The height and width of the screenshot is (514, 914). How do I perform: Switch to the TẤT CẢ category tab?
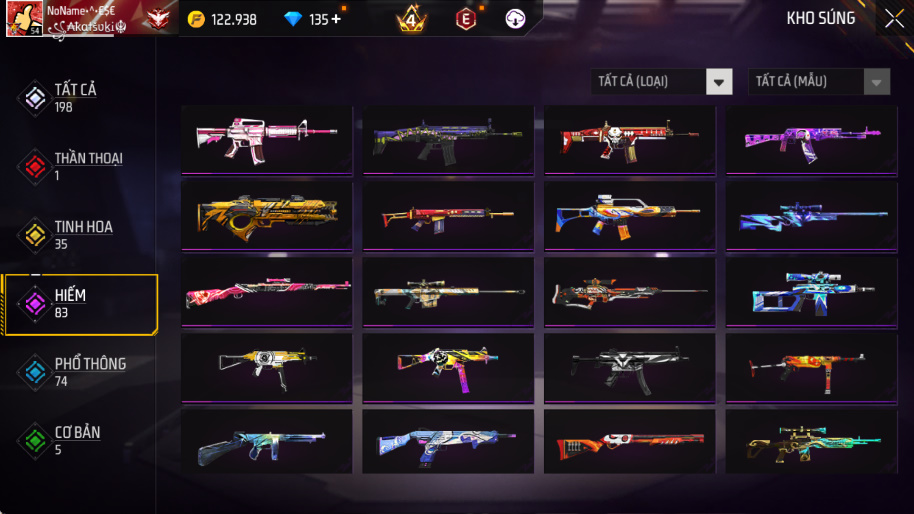(75, 97)
